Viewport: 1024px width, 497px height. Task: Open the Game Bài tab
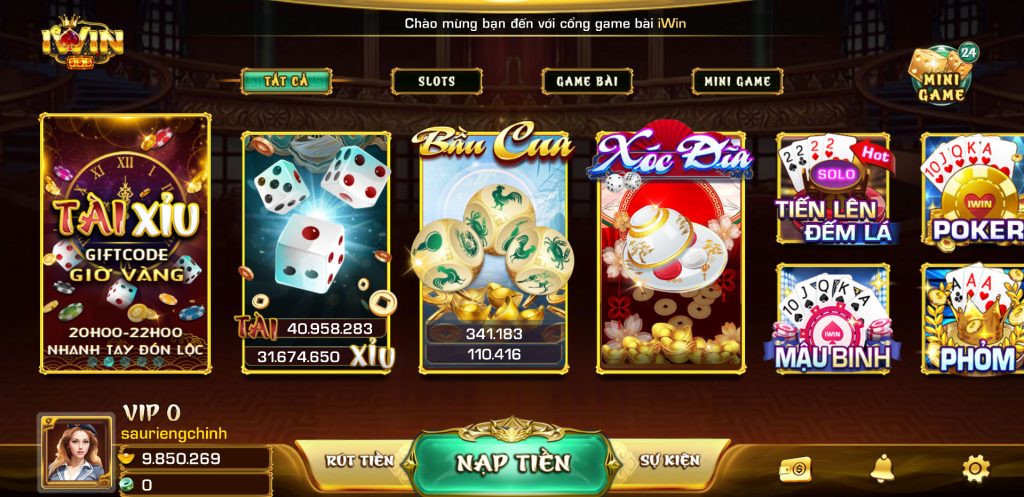[x=587, y=81]
